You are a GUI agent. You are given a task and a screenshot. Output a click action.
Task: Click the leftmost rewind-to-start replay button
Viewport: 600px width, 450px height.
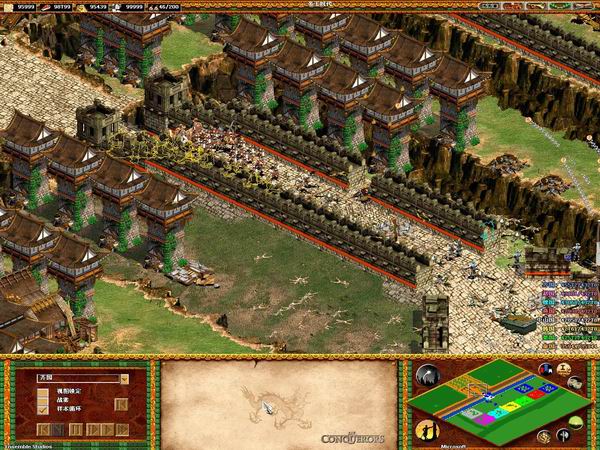pyautogui.click(x=43, y=429)
